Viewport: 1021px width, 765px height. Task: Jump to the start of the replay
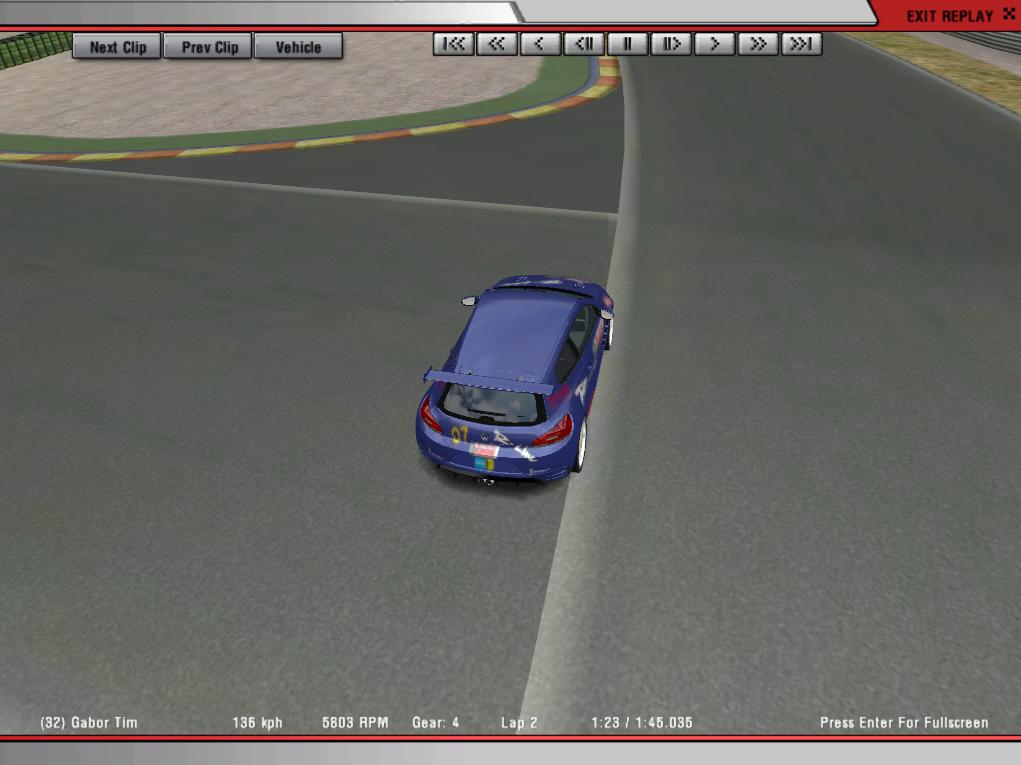pos(453,44)
